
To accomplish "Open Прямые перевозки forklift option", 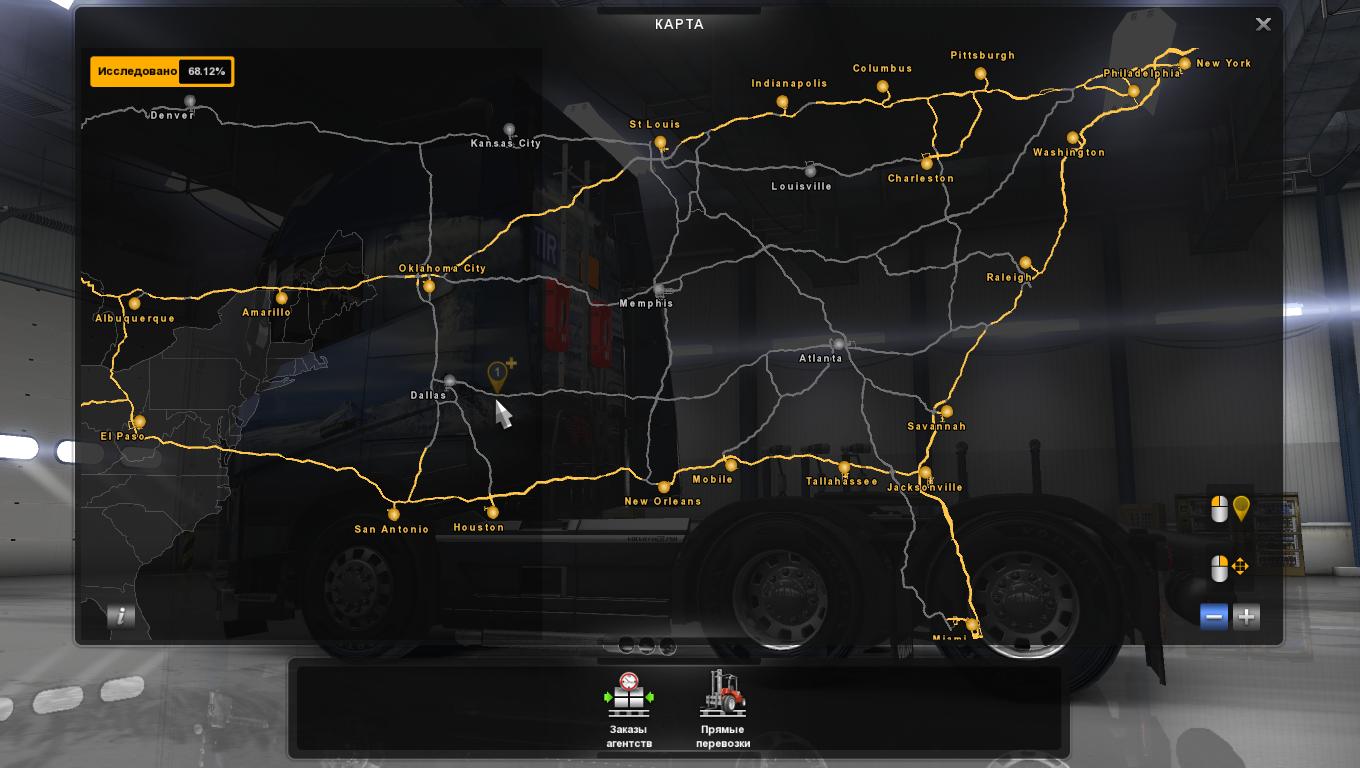I will (724, 709).
